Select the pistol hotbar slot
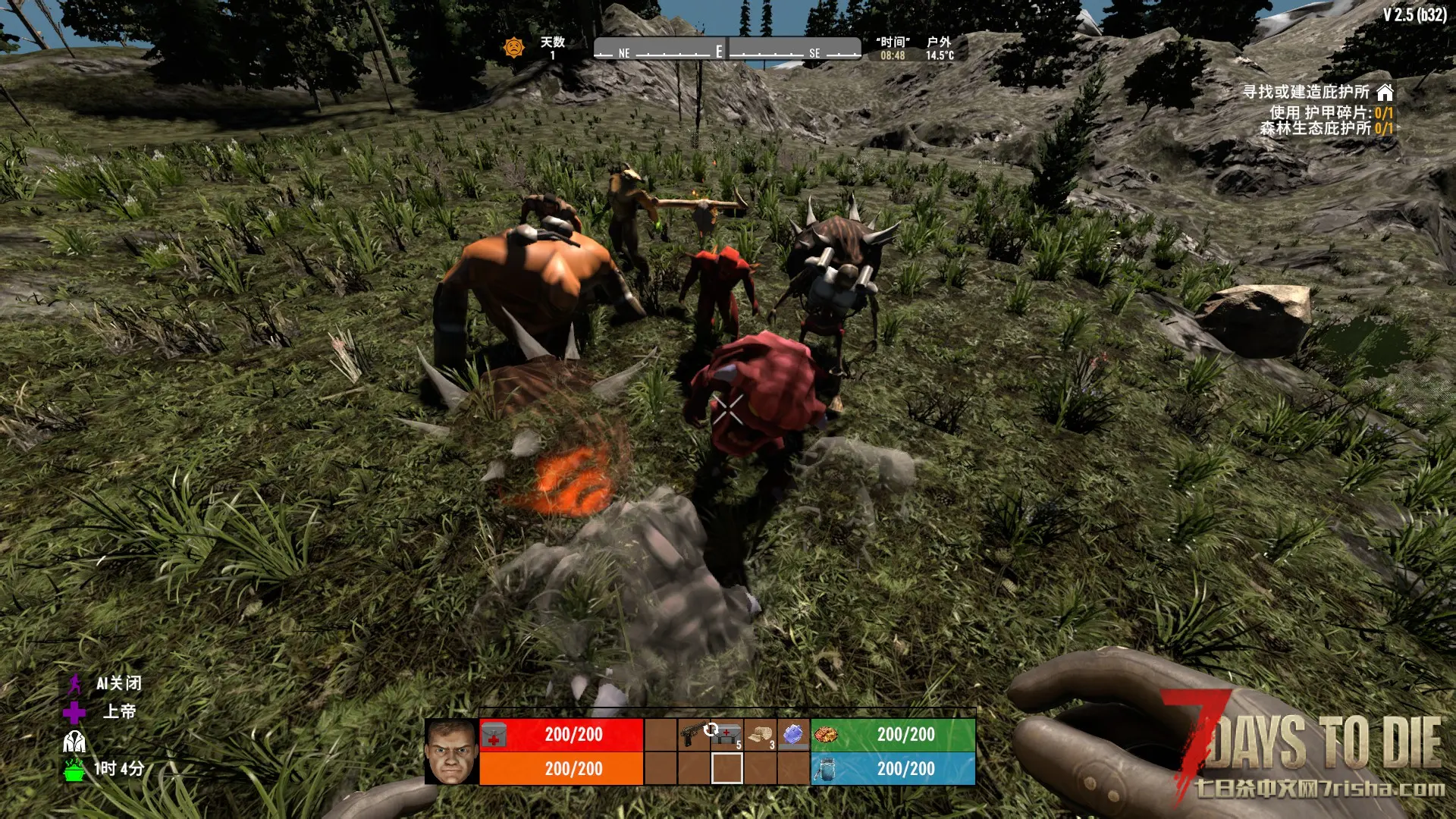 (x=692, y=734)
